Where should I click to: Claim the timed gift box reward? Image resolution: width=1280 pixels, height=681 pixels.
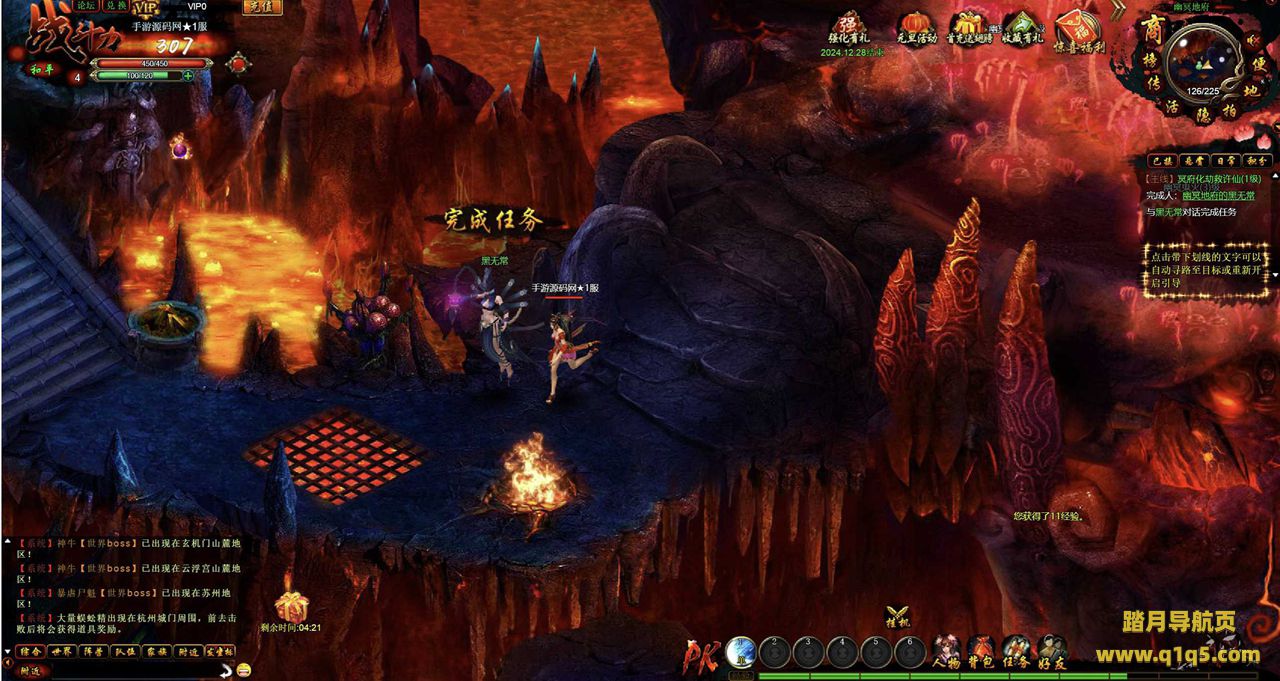click(x=292, y=605)
